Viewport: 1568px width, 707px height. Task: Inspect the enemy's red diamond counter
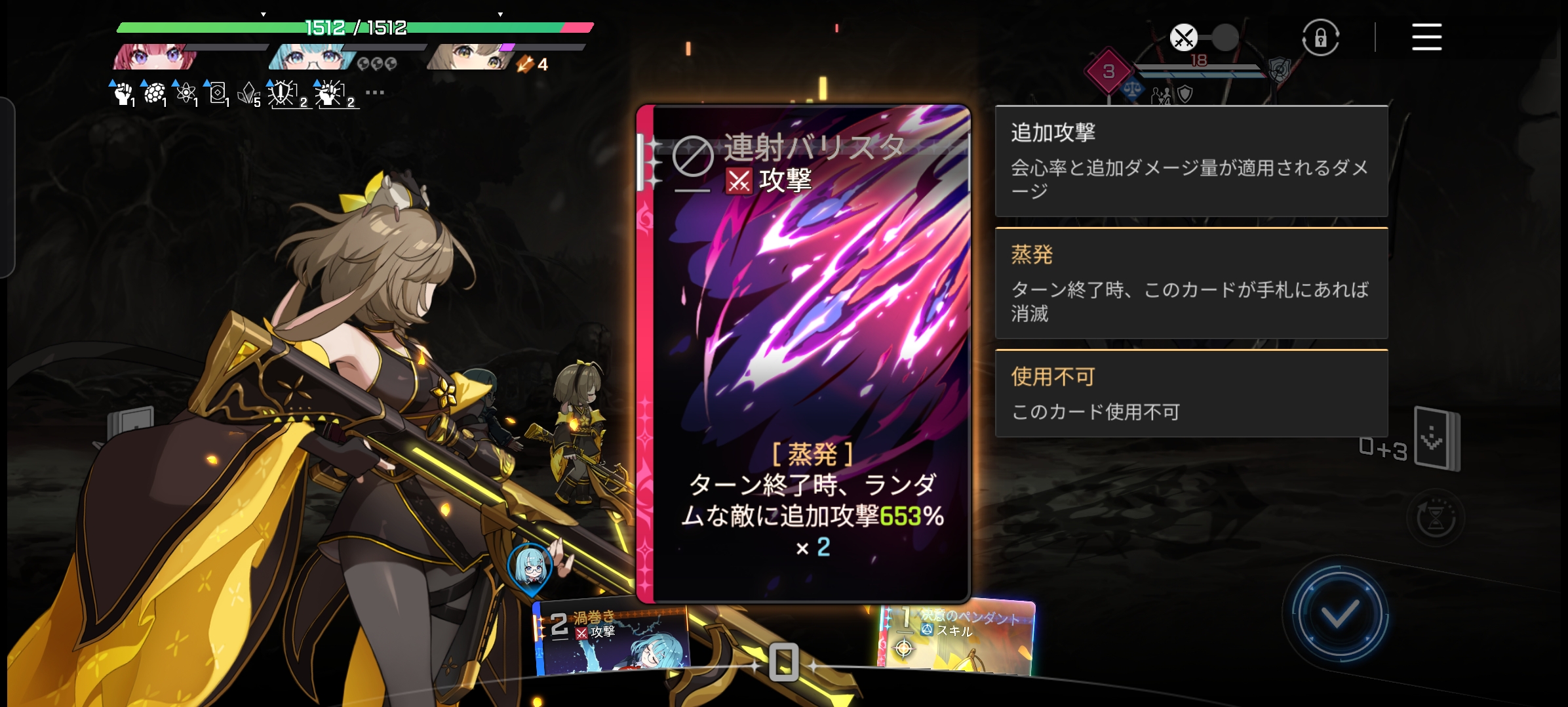coord(1108,71)
